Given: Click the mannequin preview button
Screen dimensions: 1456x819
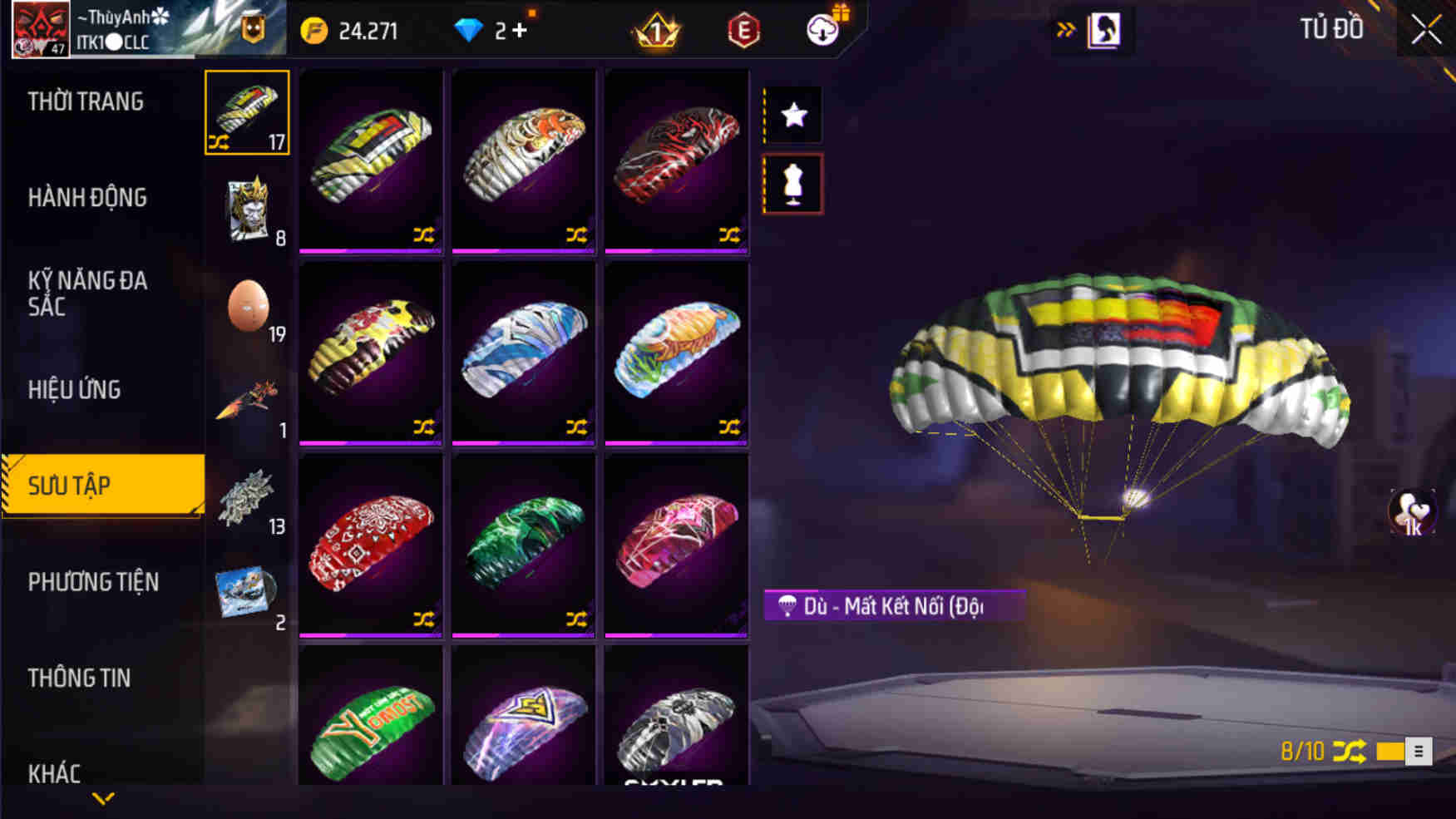Looking at the screenshot, I should [793, 184].
